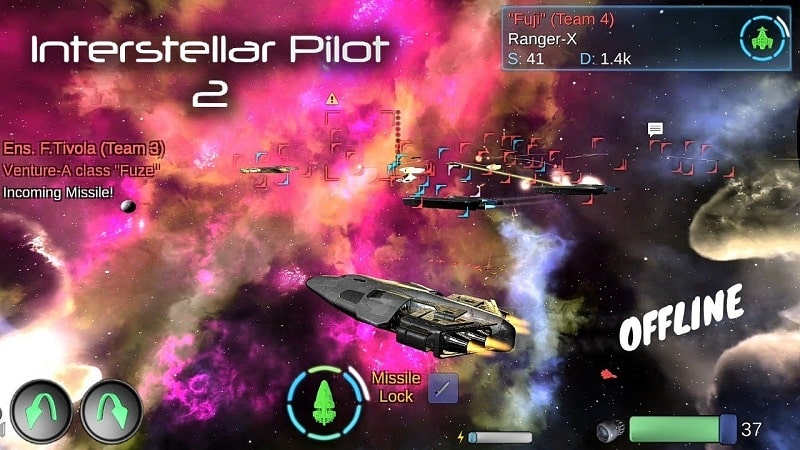This screenshot has height=450, width=800.
Task: Select the turret weapon icon
Action: 609,430
